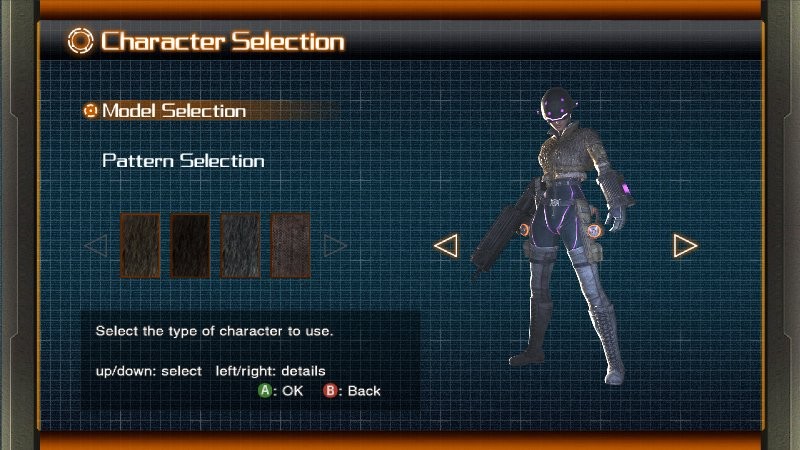Click the dim right arrow beside pattern swatches
800x450 pixels.
(x=335, y=245)
